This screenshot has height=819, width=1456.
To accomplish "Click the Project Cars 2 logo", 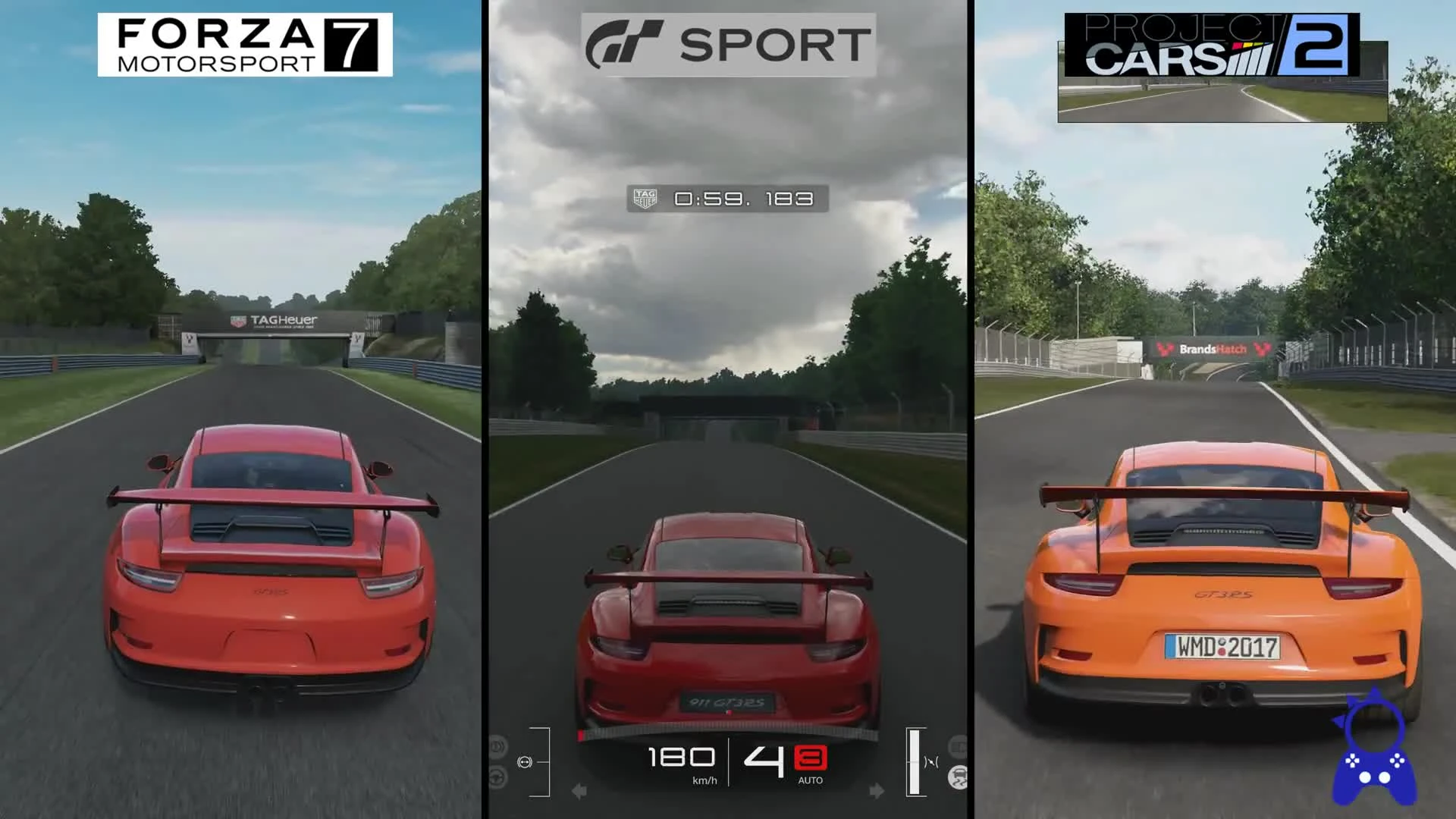I will tap(1221, 45).
